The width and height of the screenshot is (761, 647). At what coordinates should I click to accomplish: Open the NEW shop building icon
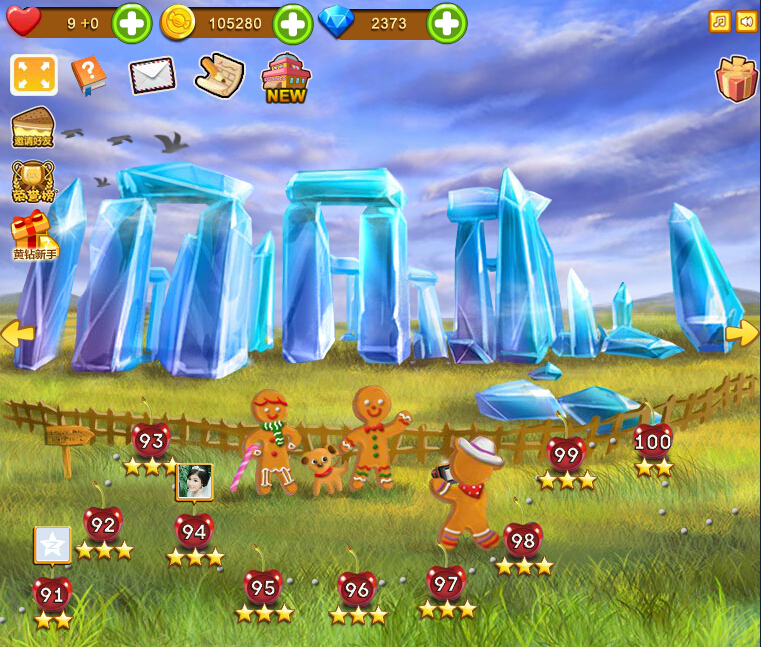[286, 77]
